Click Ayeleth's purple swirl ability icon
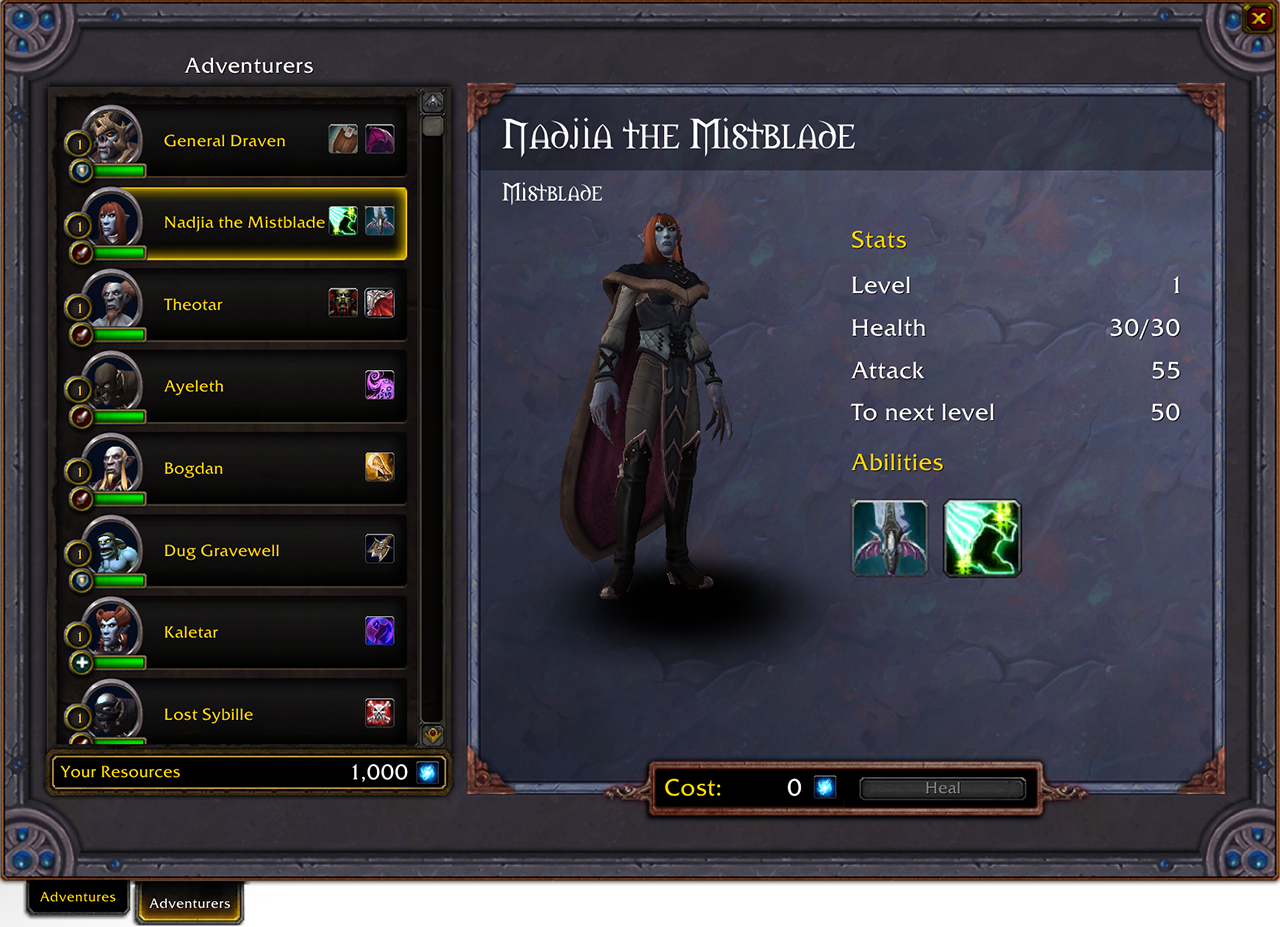The height and width of the screenshot is (927, 1280). tap(380, 385)
